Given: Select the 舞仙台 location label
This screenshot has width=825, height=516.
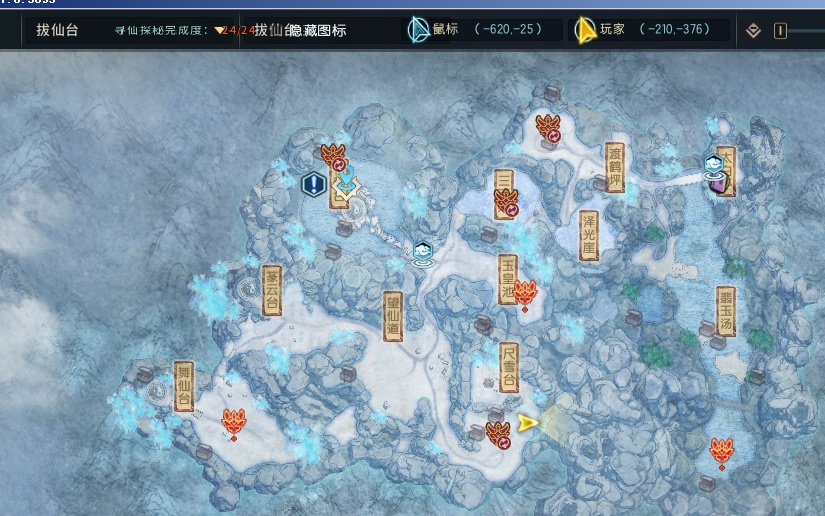Looking at the screenshot, I should tap(183, 386).
